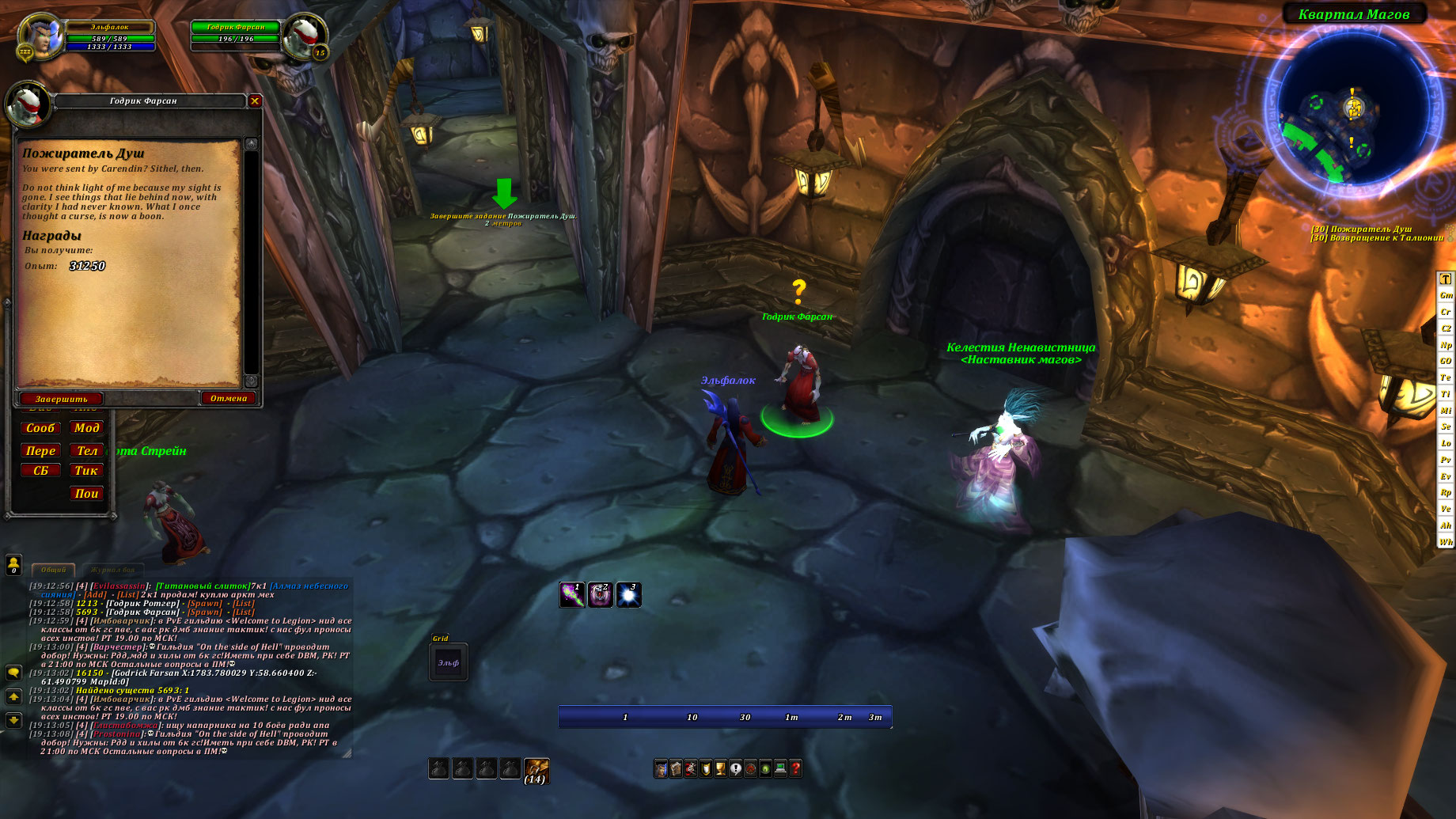
Task: Cancel the quest dialog with Отмена
Action: (229, 398)
